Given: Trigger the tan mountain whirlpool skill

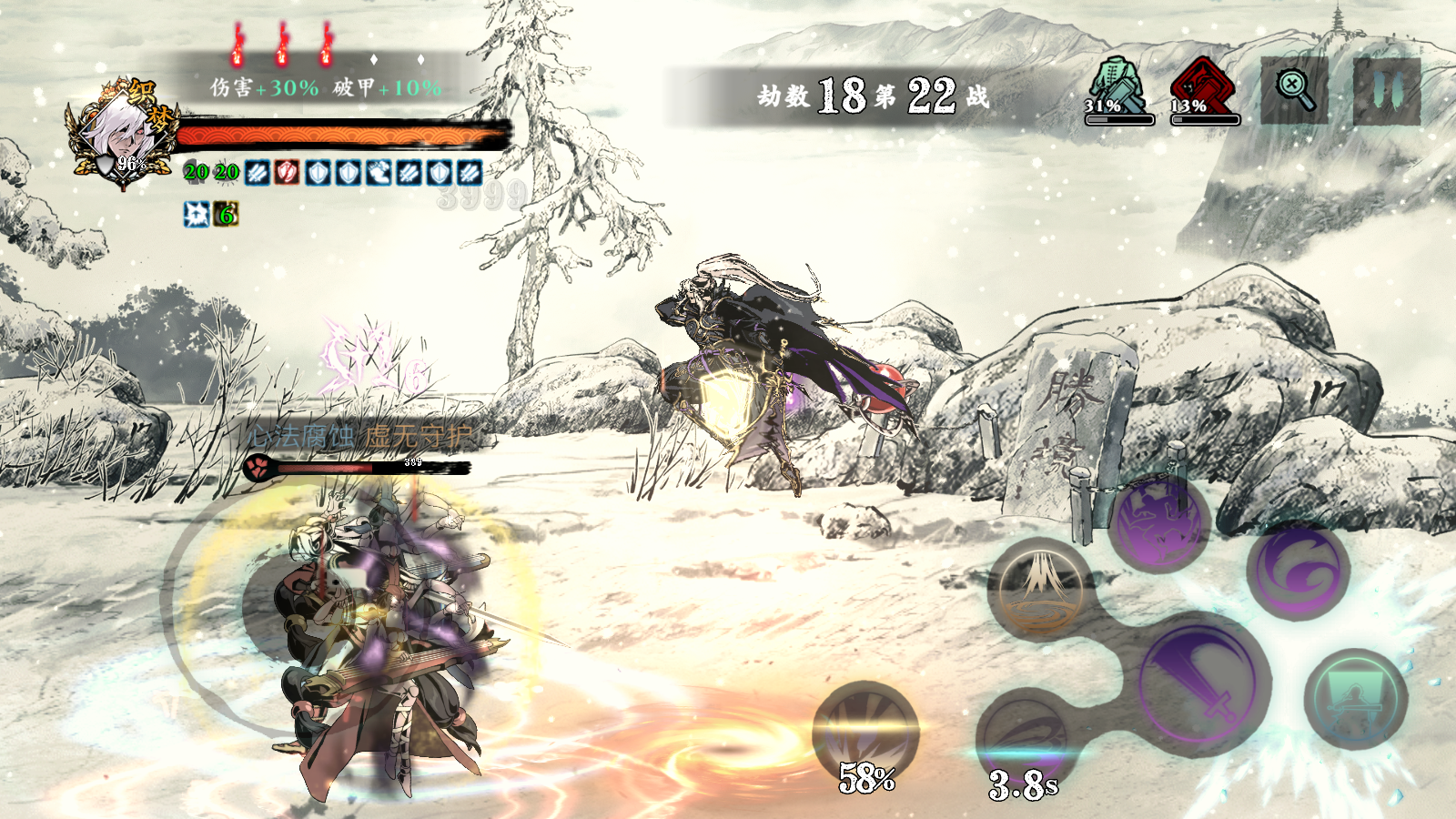Looking at the screenshot, I should 1040,589.
